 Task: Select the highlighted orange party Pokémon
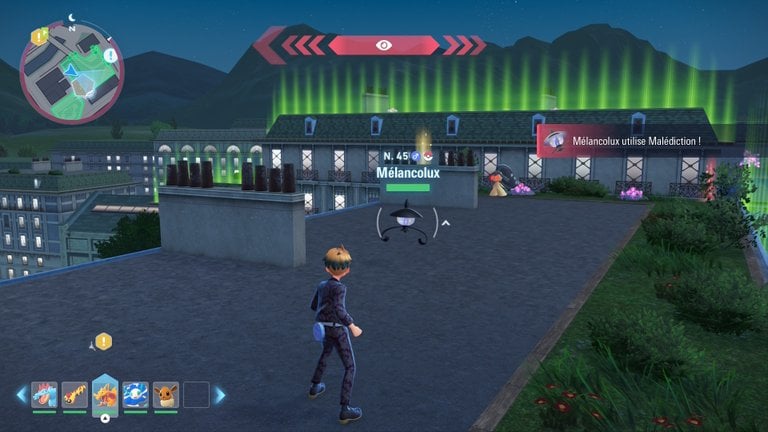105,394
